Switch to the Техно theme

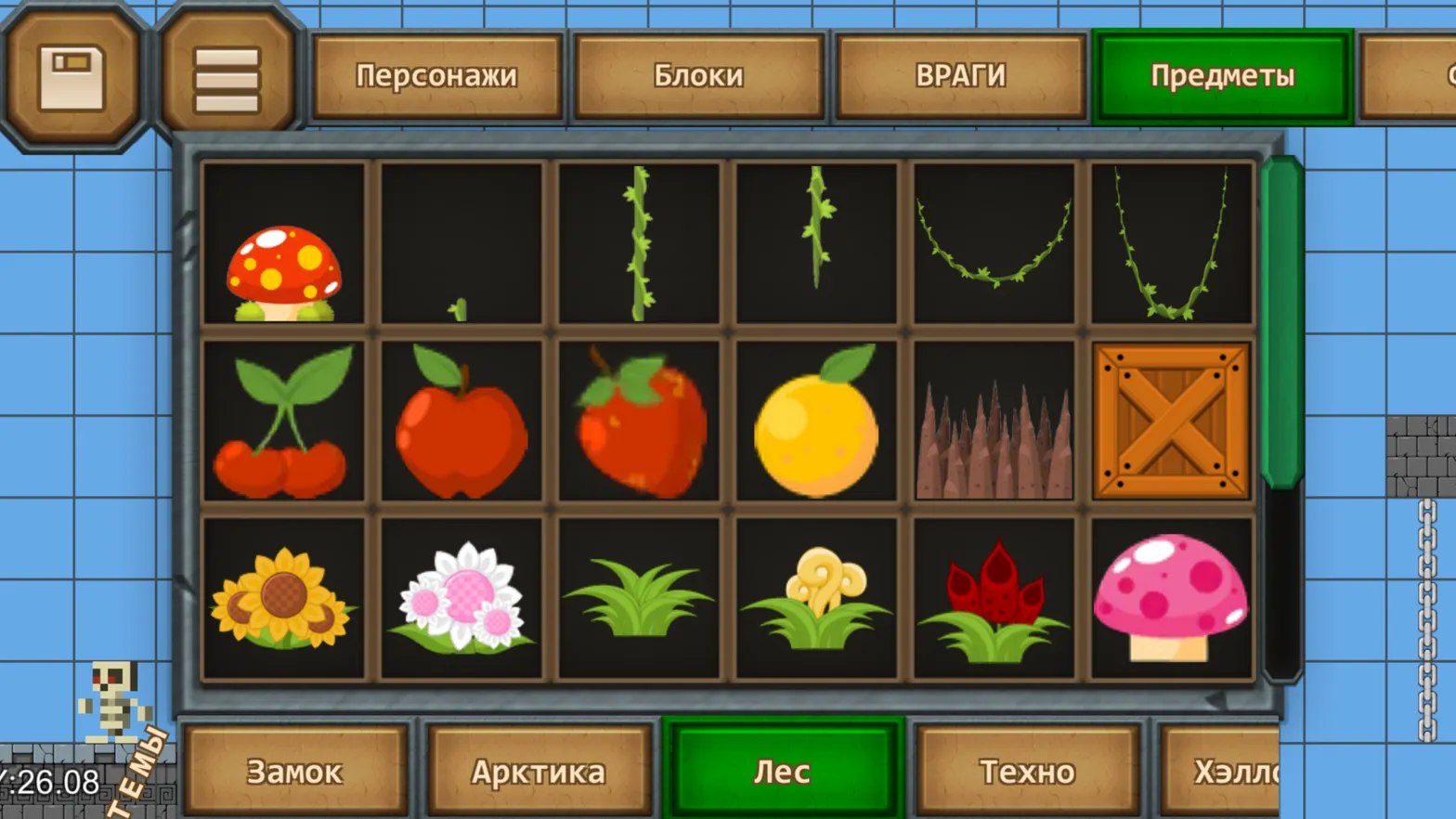(x=1028, y=770)
